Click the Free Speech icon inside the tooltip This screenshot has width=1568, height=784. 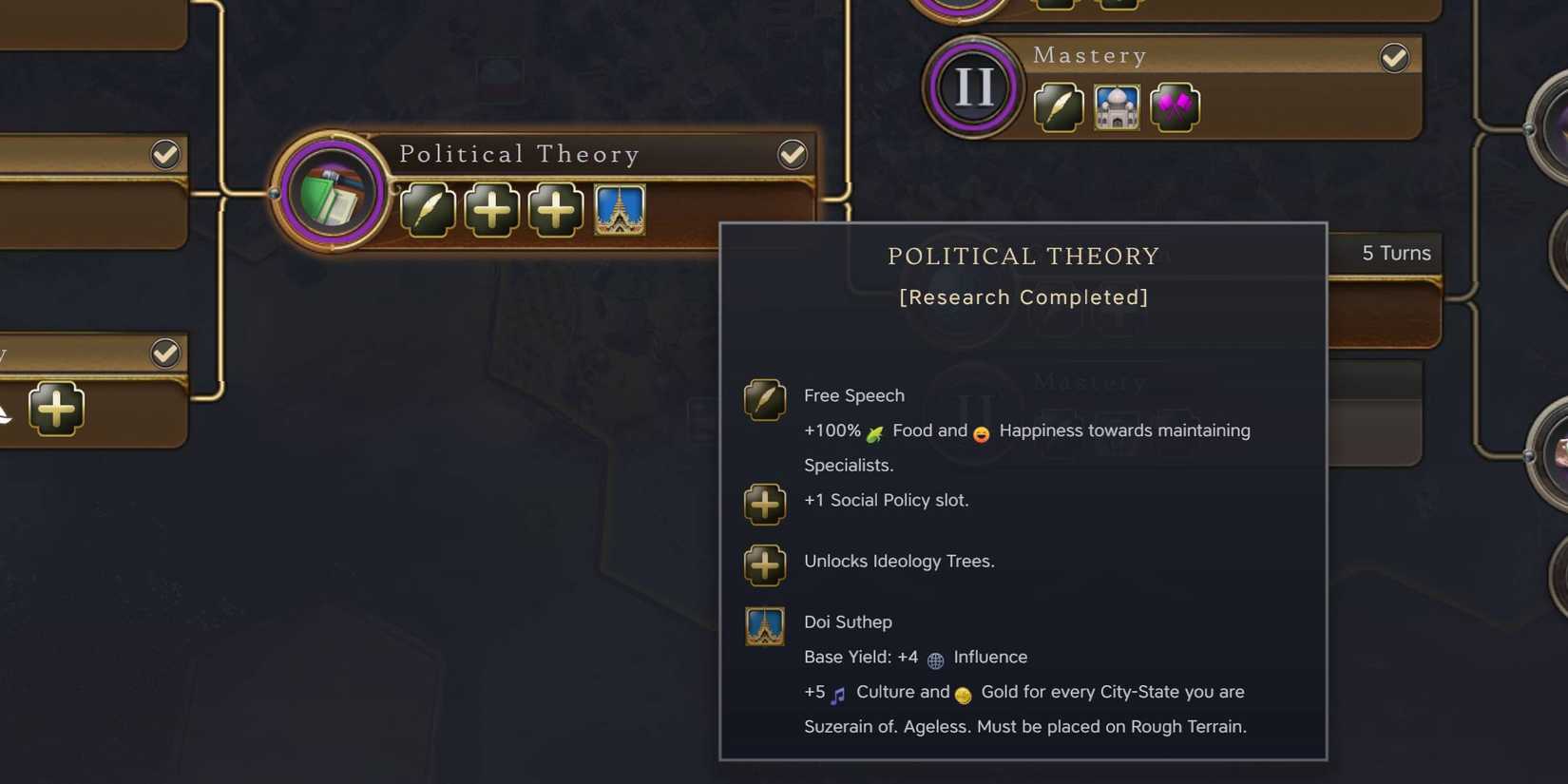coord(765,399)
